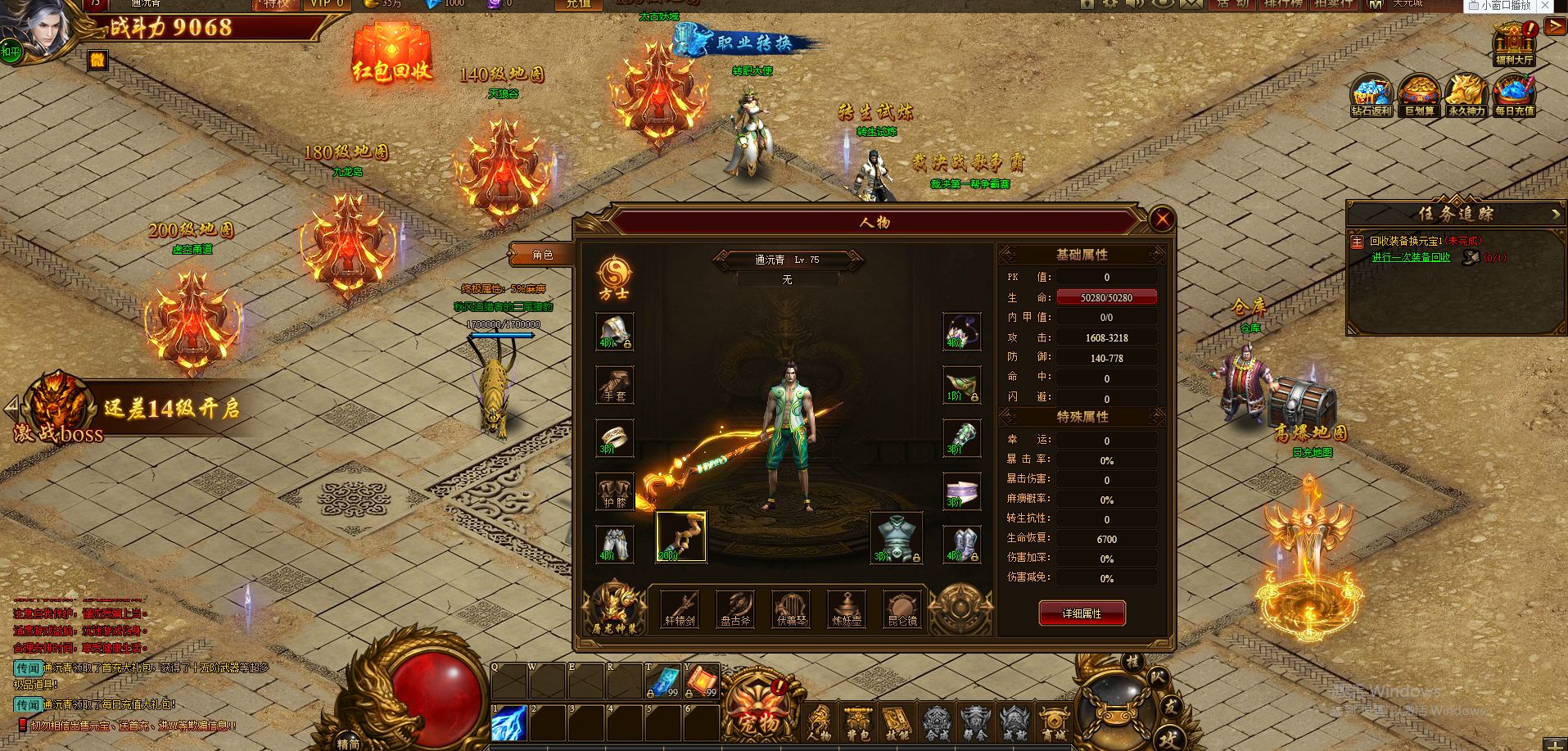Image resolution: width=1568 pixels, height=751 pixels.
Task: Follow the 进行一次装备回收 quest link
Action: coord(1411,257)
